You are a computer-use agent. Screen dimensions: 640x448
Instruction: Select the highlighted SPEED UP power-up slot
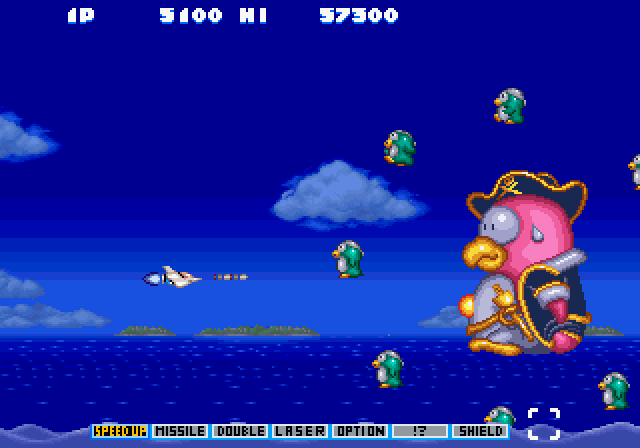[120, 431]
